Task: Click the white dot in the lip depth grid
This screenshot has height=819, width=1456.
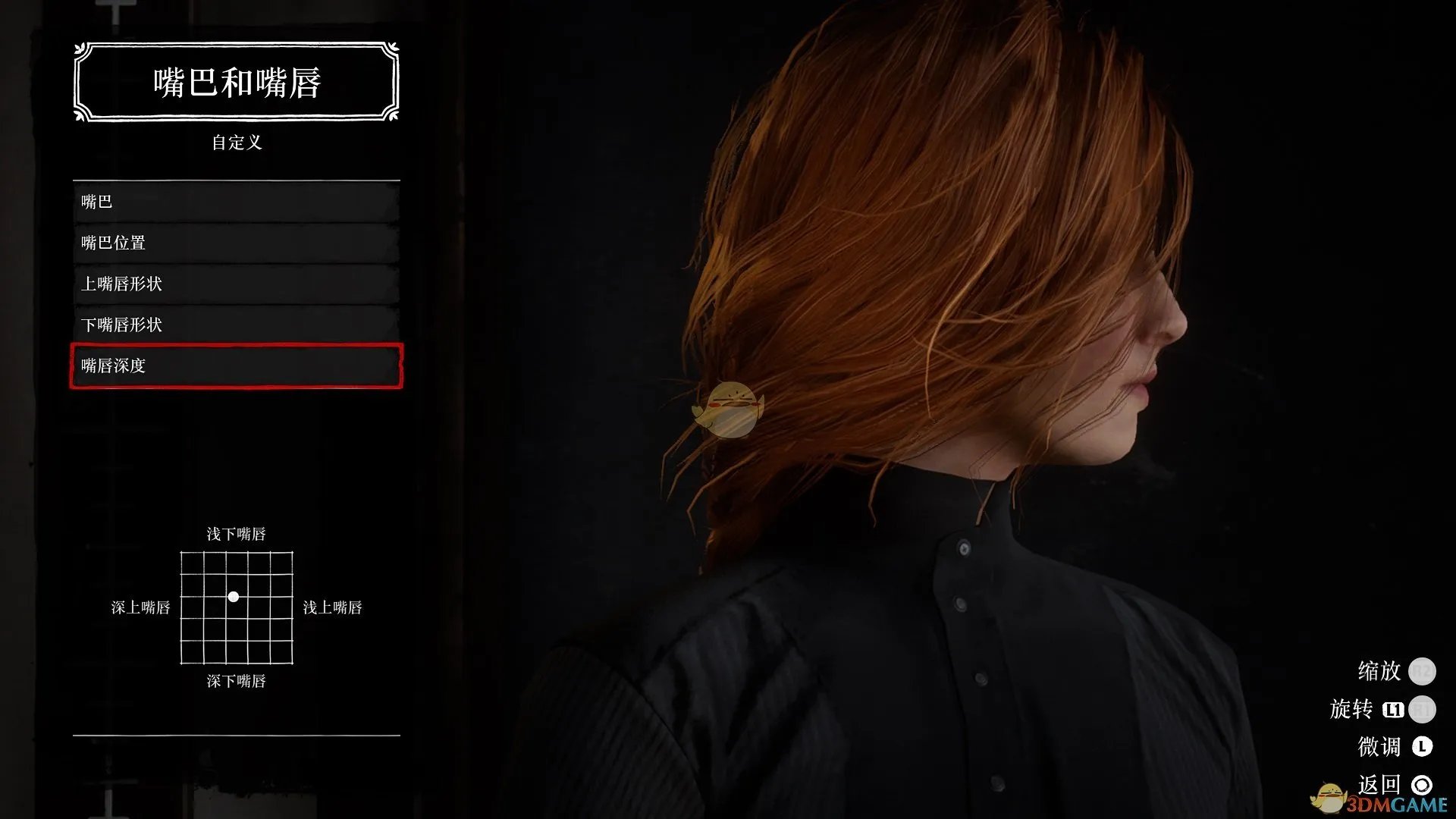Action: pos(234,597)
